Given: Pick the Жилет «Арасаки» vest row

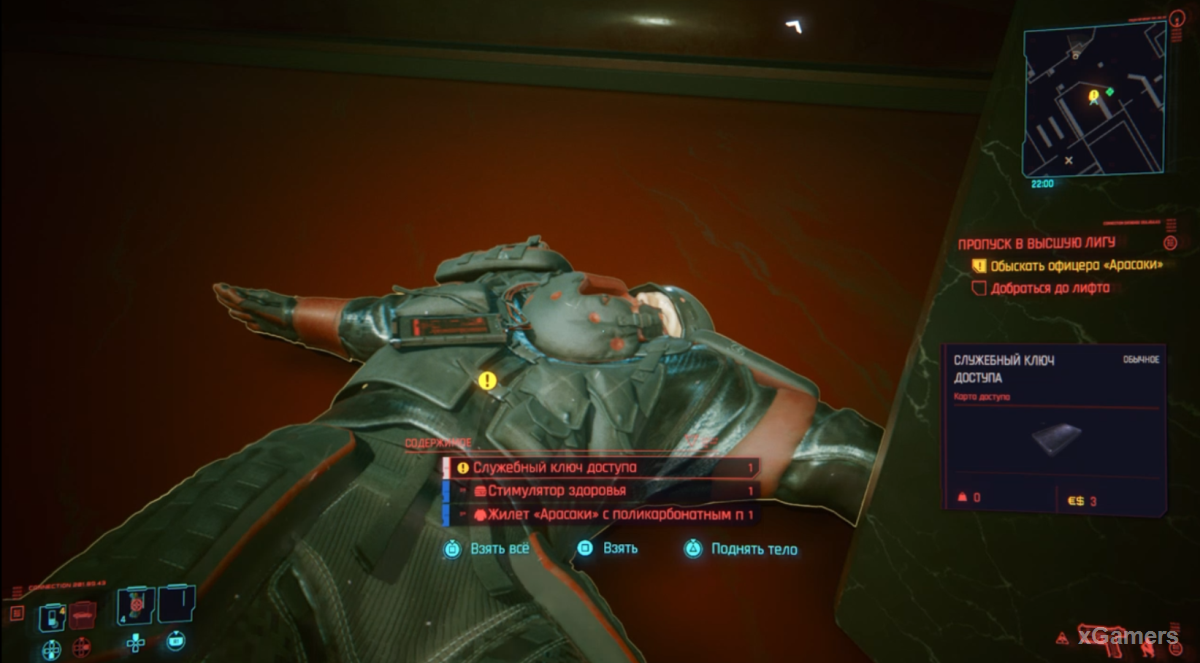Looking at the screenshot, I should pos(600,515).
